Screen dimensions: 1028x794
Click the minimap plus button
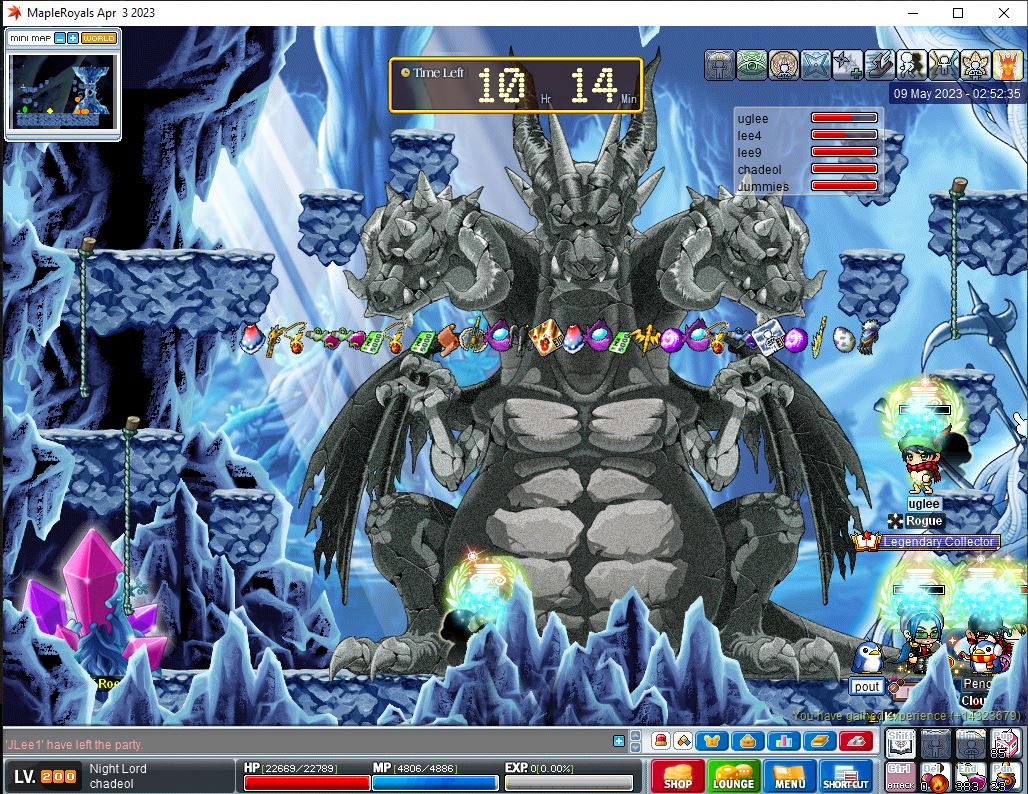coord(73,38)
